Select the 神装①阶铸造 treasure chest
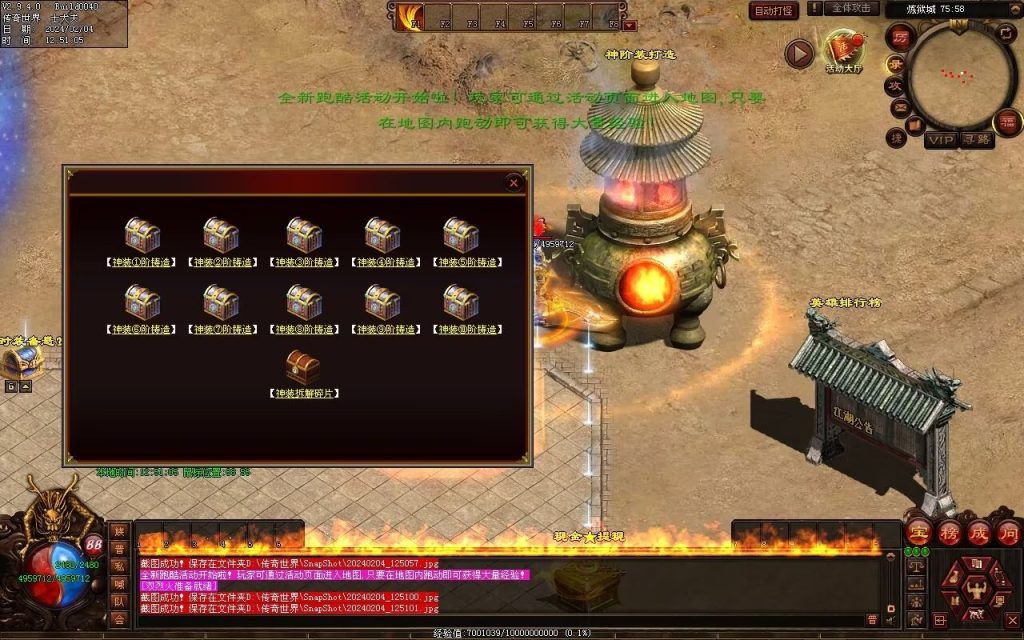The width and height of the screenshot is (1024, 640). tap(142, 236)
